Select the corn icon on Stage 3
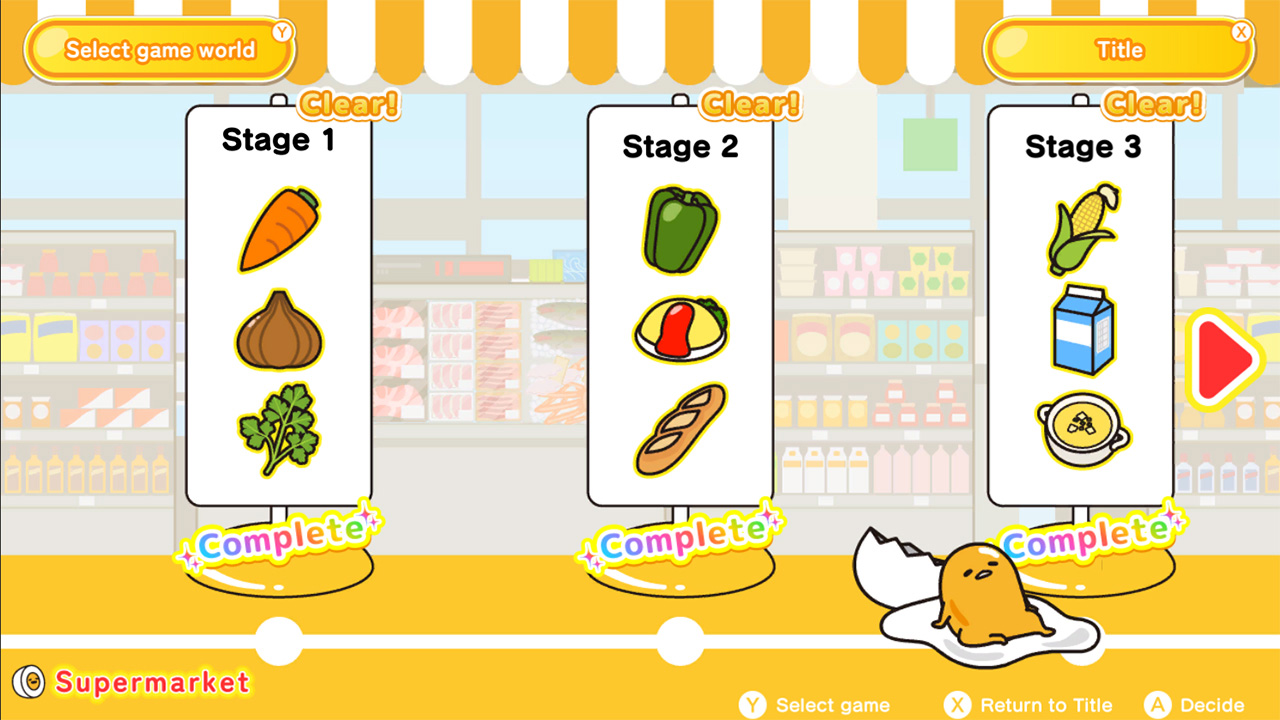The image size is (1280, 720). click(1080, 230)
